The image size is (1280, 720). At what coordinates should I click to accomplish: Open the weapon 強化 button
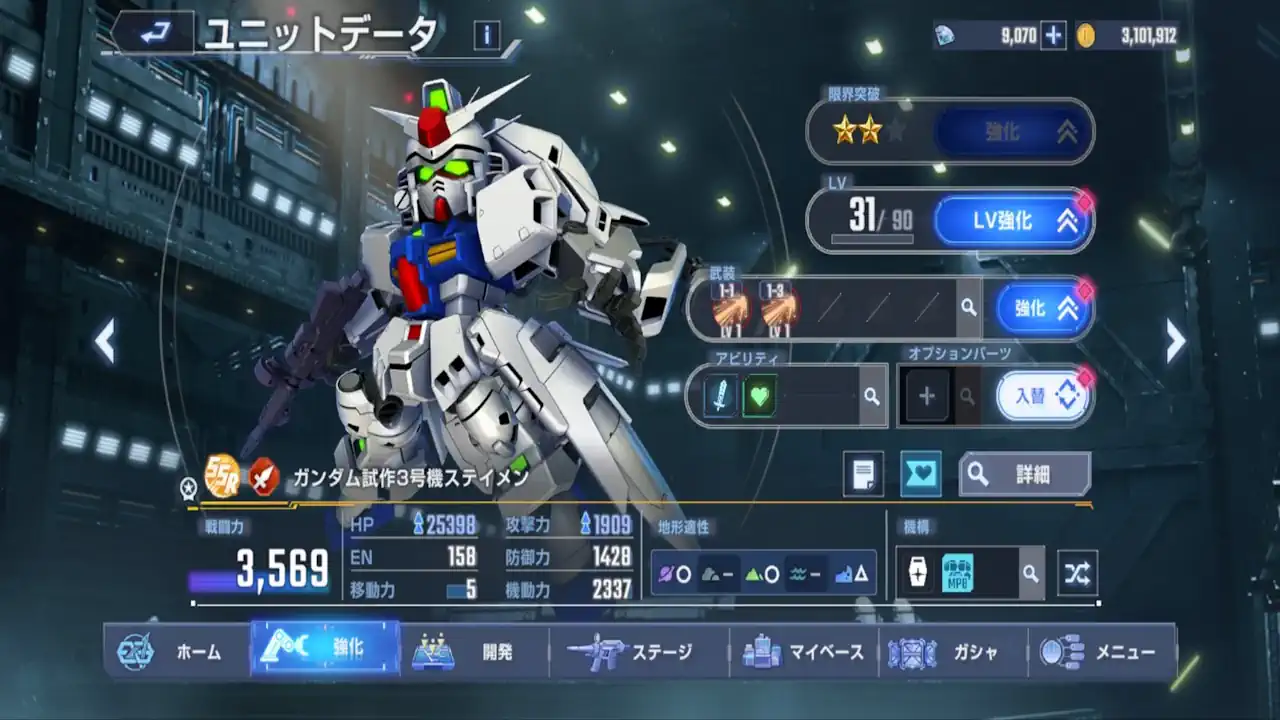[1041, 308]
